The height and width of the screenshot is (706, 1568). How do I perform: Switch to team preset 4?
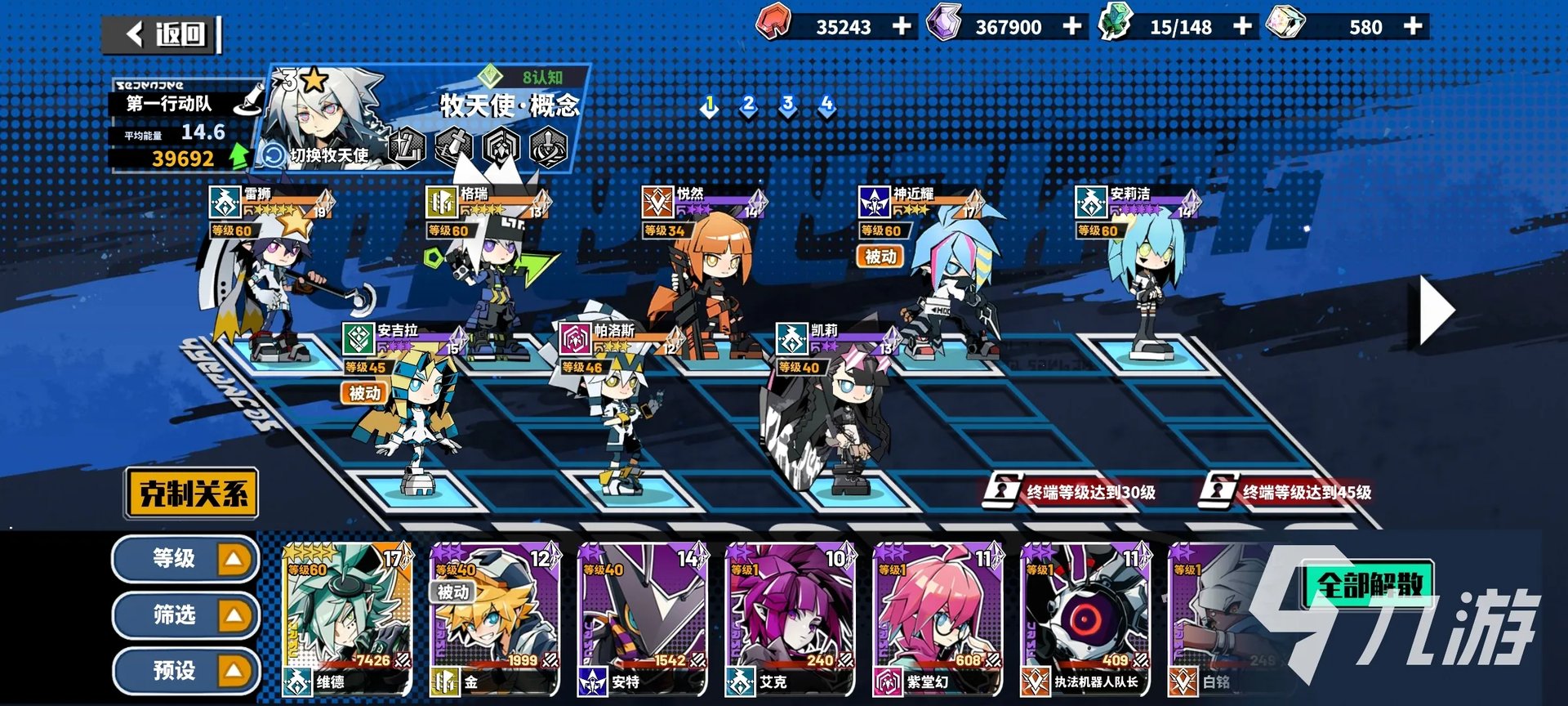(x=826, y=105)
